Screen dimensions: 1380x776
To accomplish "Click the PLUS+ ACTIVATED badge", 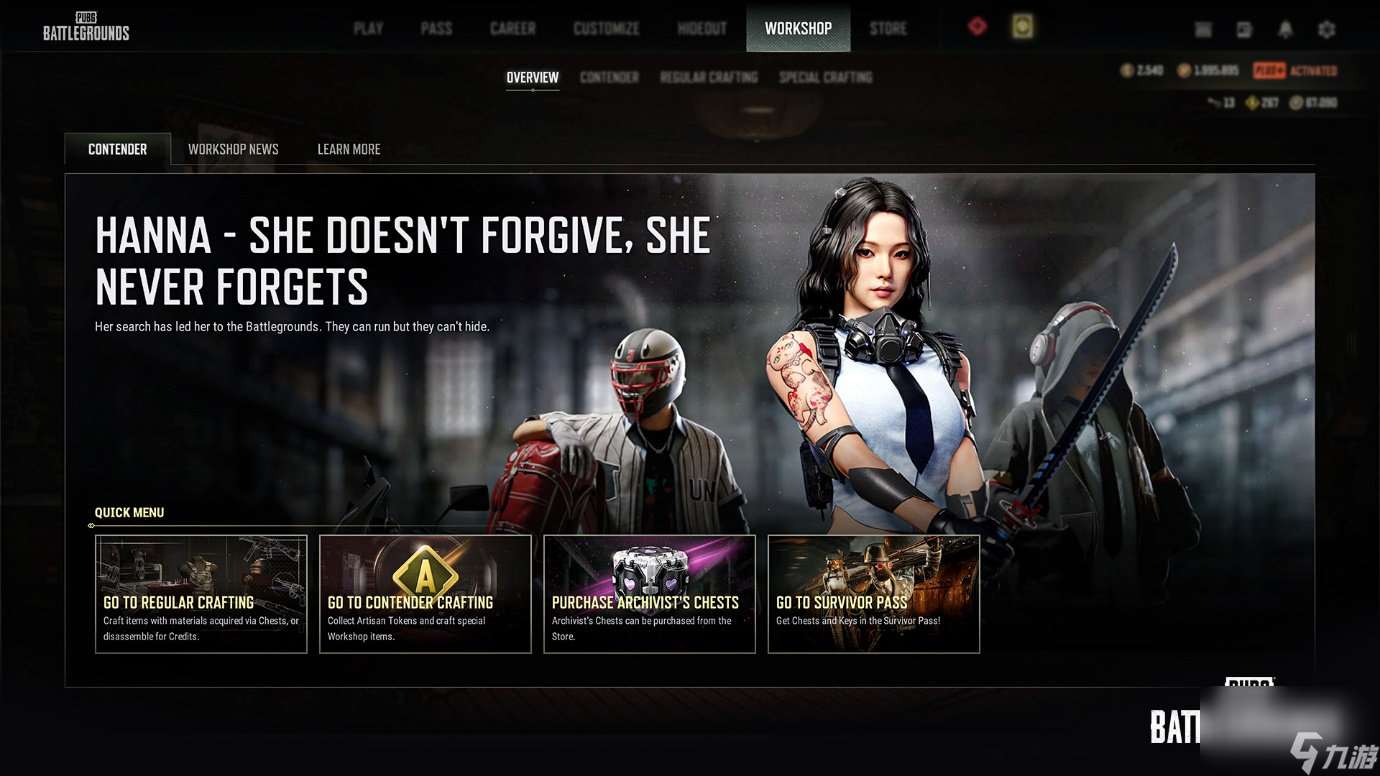I will coord(1293,70).
